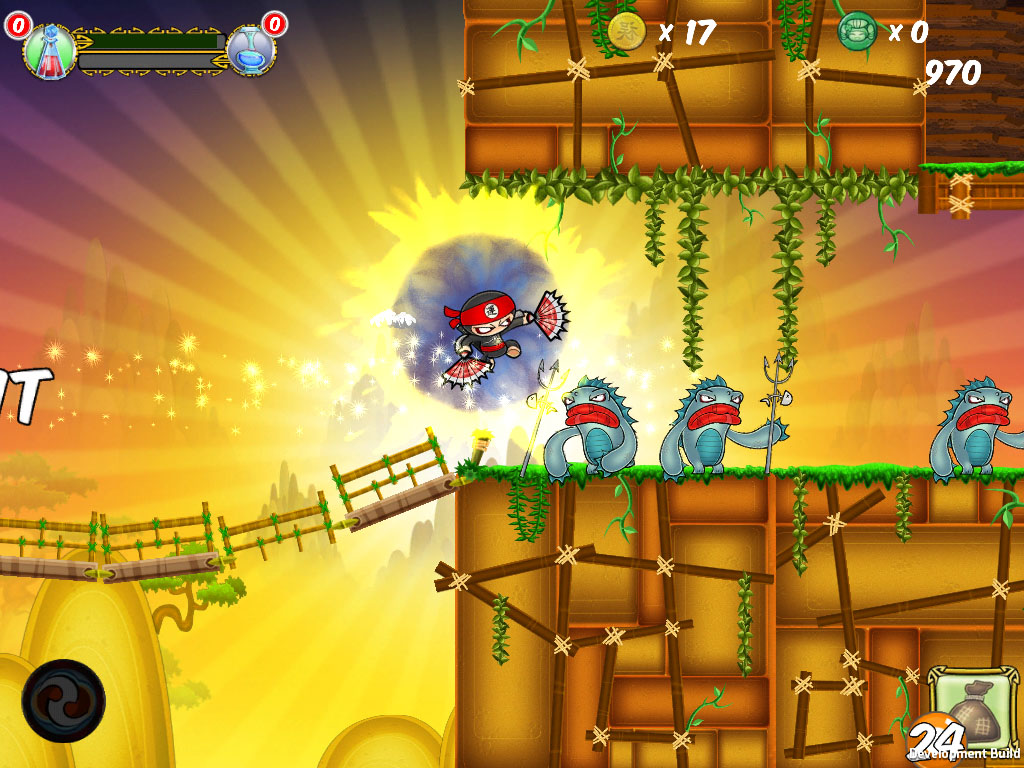Use the blue potion flask
Screen dimensions: 1024x768
[x=251, y=50]
